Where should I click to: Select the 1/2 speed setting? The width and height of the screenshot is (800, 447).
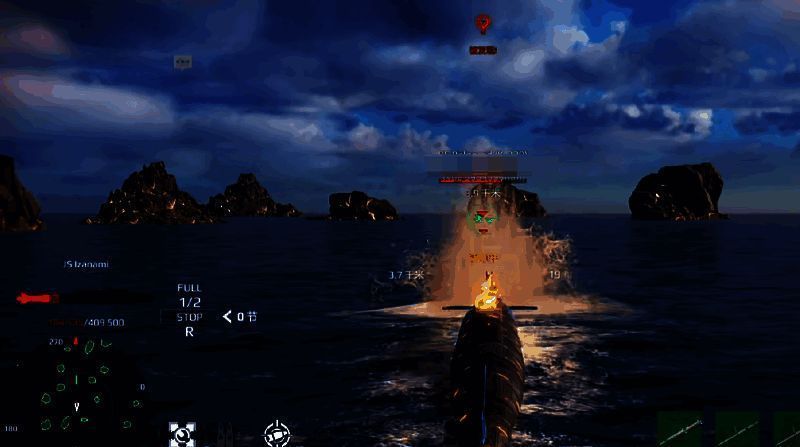click(x=189, y=302)
